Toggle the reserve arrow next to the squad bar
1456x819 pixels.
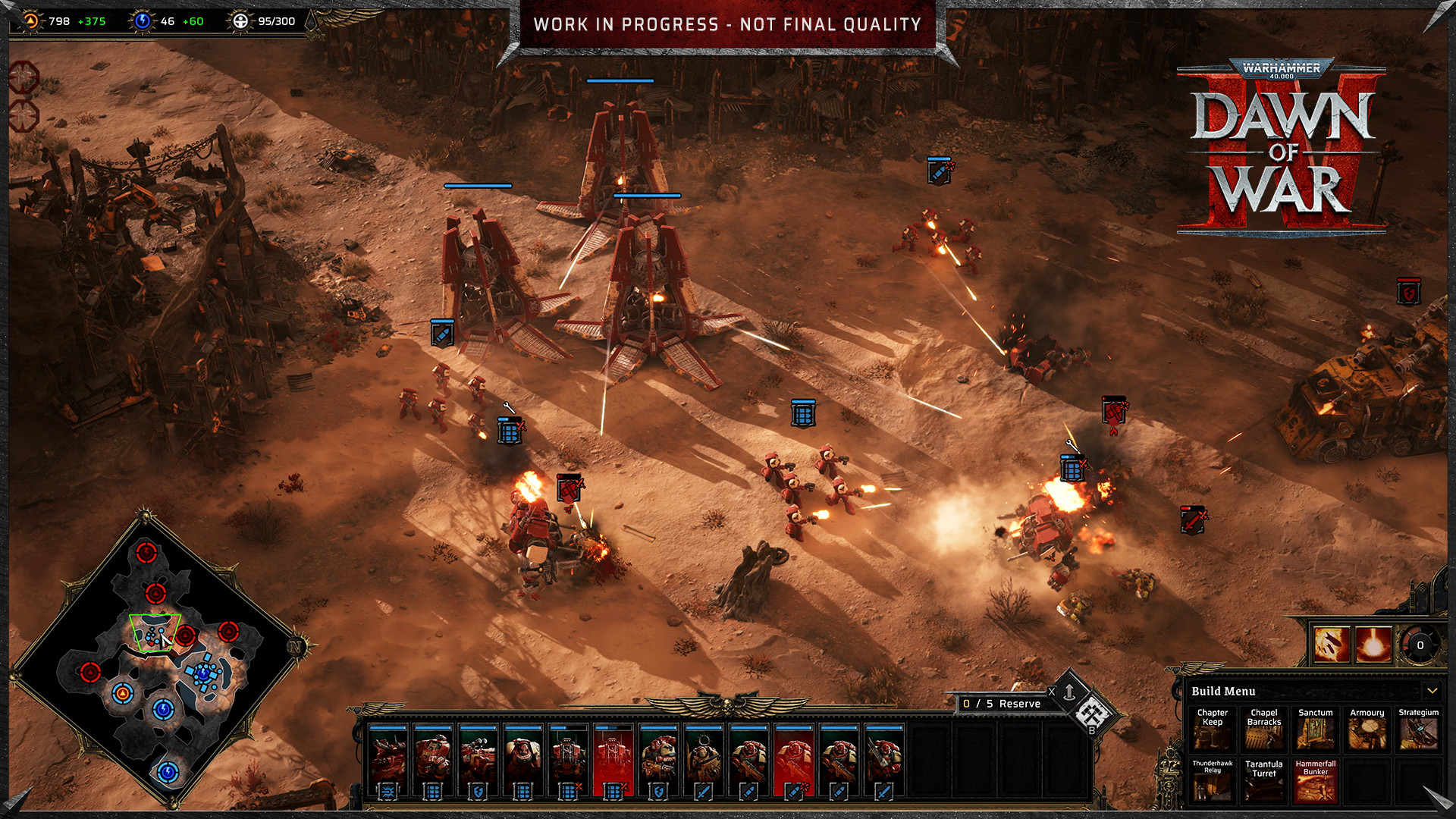click(x=1069, y=692)
